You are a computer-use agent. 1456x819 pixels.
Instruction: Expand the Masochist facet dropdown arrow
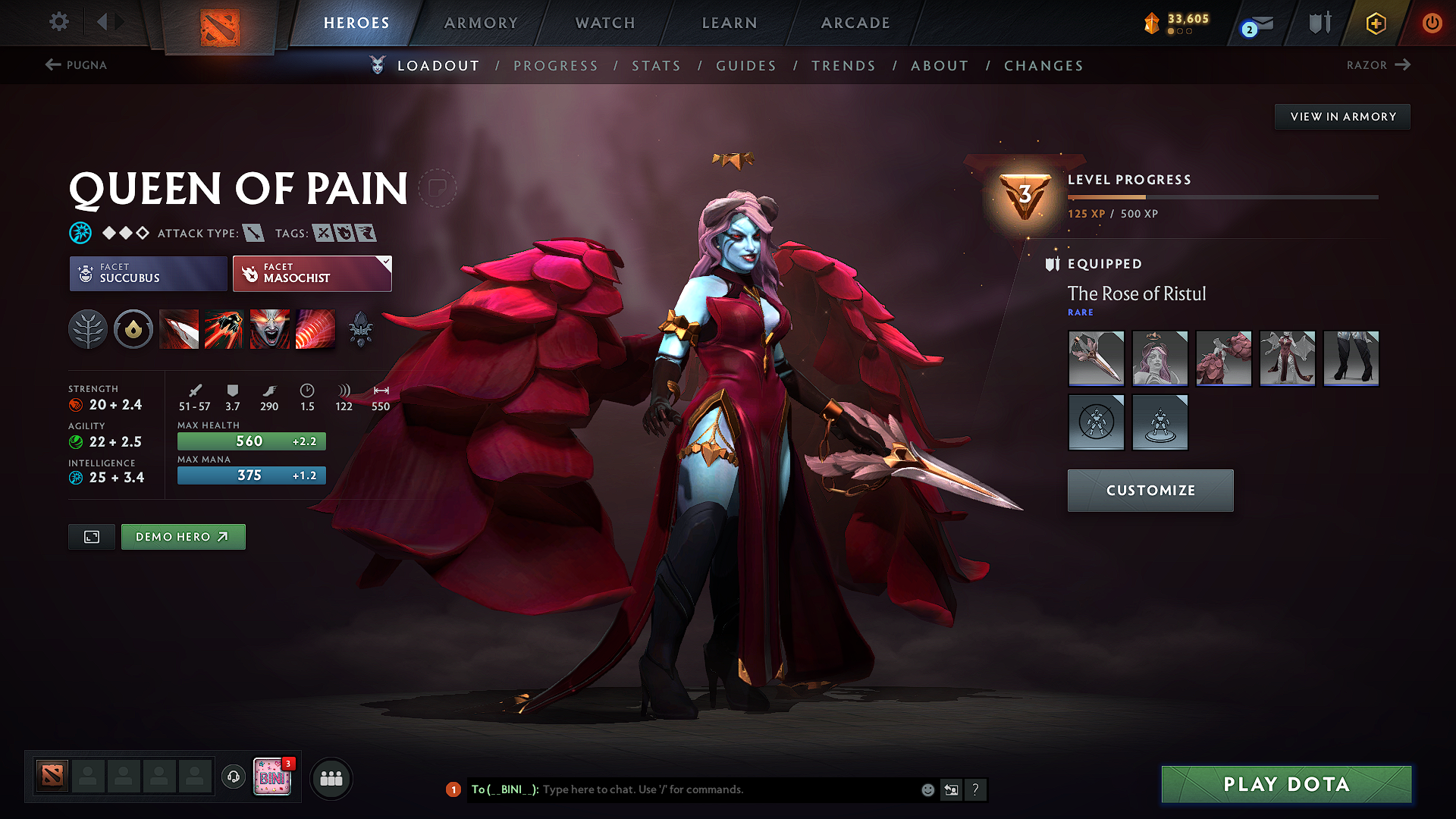tap(386, 264)
